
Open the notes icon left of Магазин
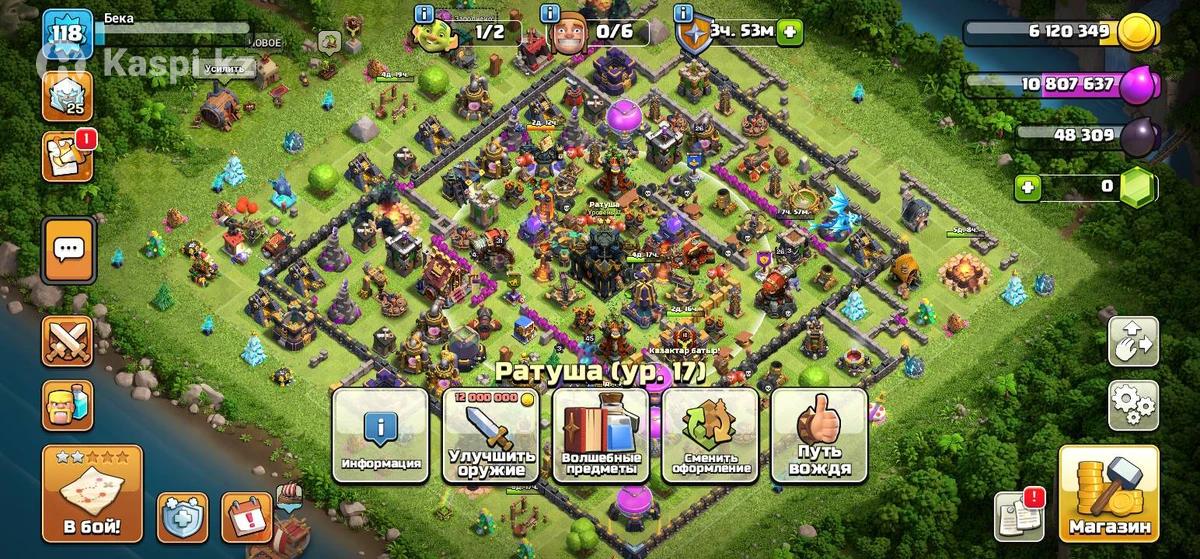pyautogui.click(x=1018, y=517)
